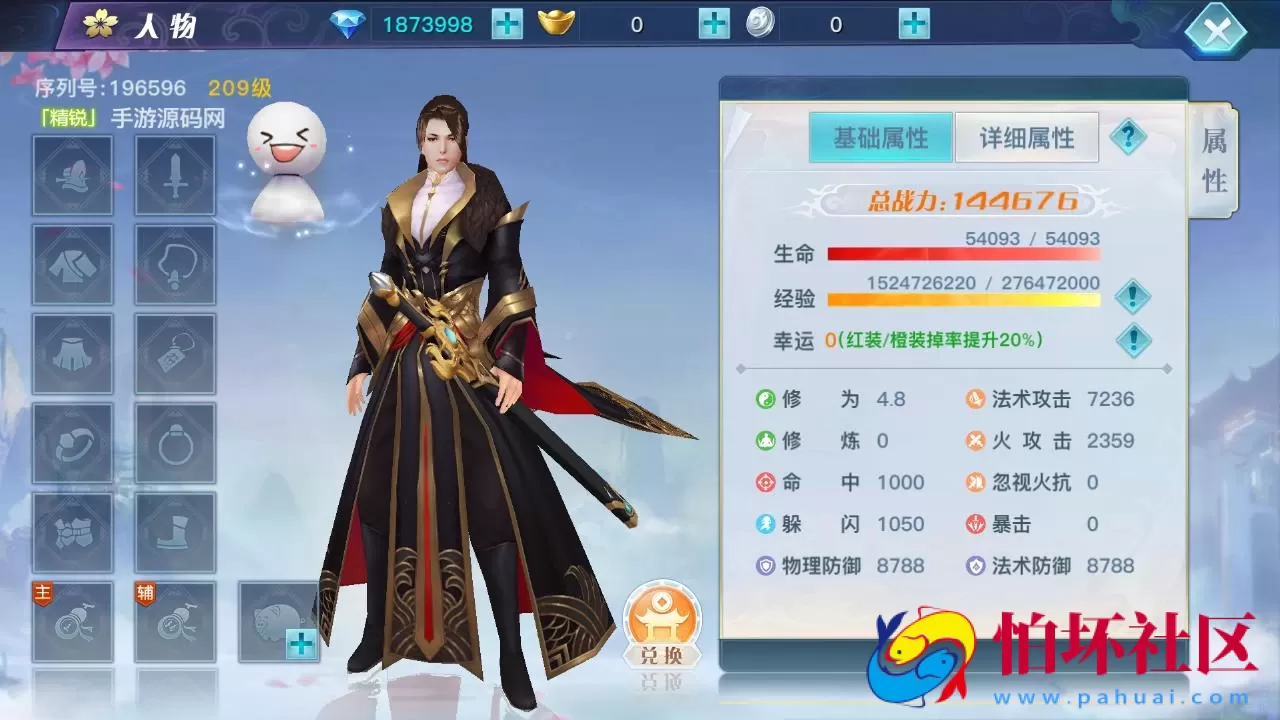Click the pendant tag equipment slot

[x=176, y=352]
